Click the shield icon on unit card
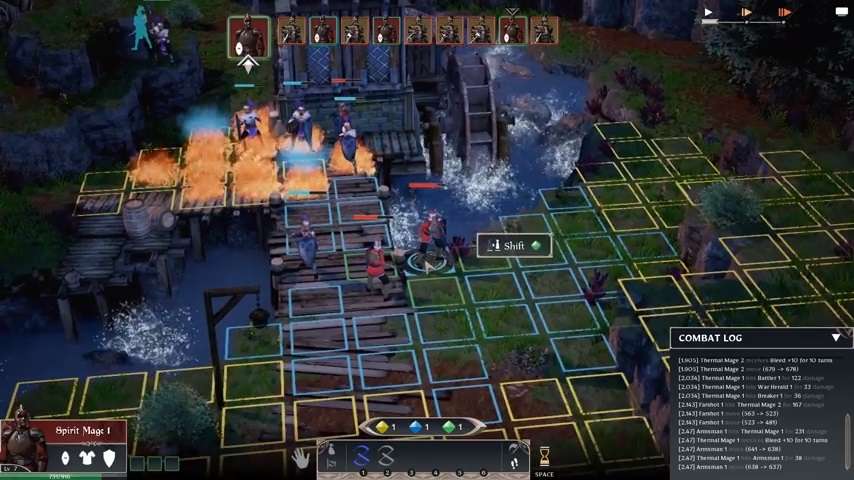Screen dimensions: 854x480 (x=109, y=458)
